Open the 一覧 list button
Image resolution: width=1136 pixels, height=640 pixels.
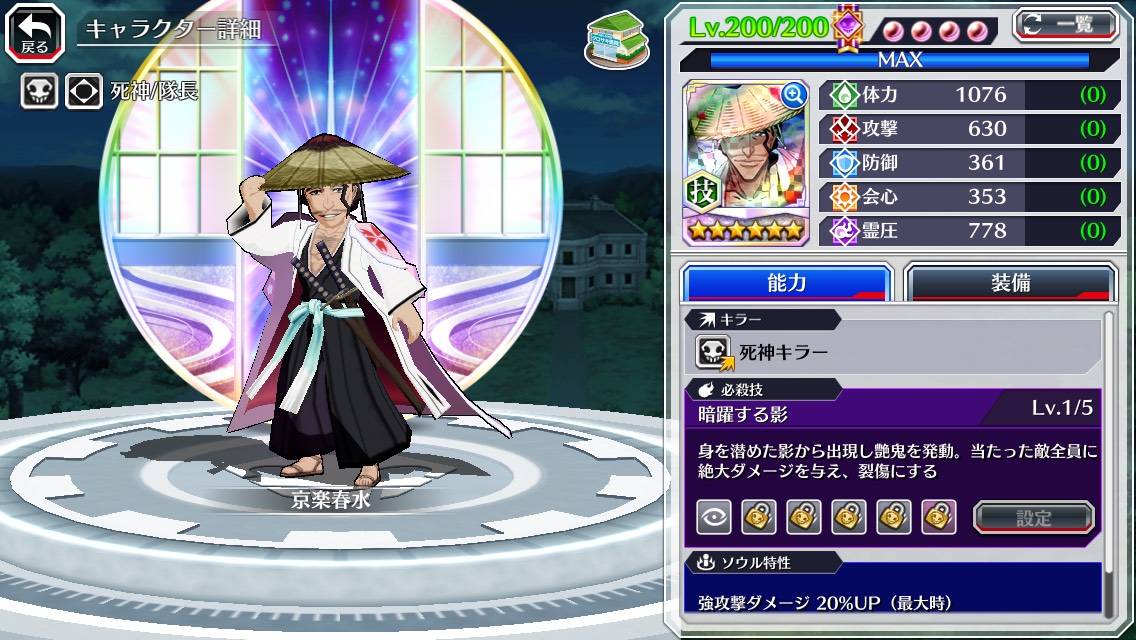[x=1065, y=24]
